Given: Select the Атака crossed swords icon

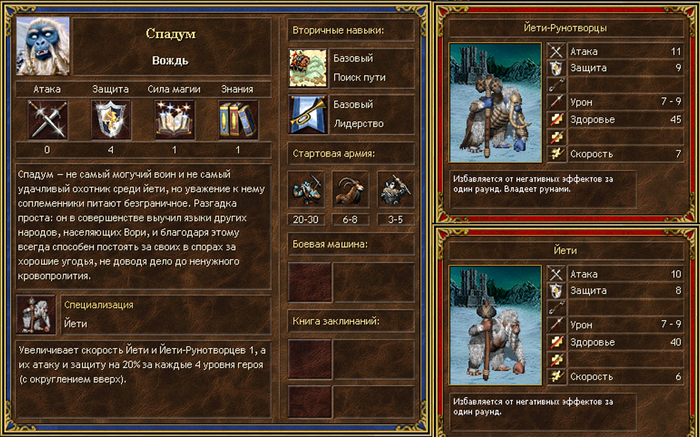Looking at the screenshot, I should [x=46, y=121].
